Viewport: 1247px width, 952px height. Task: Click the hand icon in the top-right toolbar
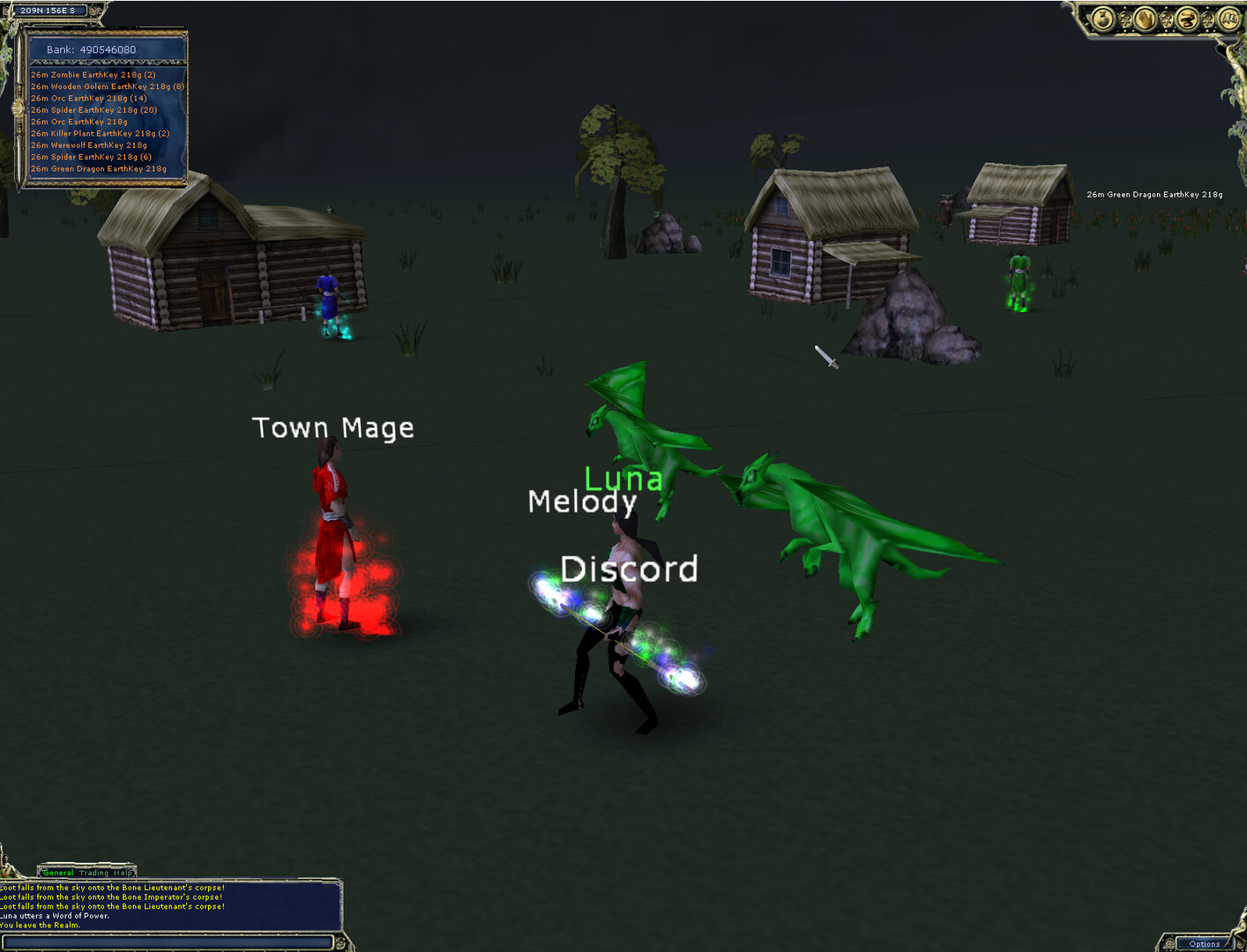1146,19
